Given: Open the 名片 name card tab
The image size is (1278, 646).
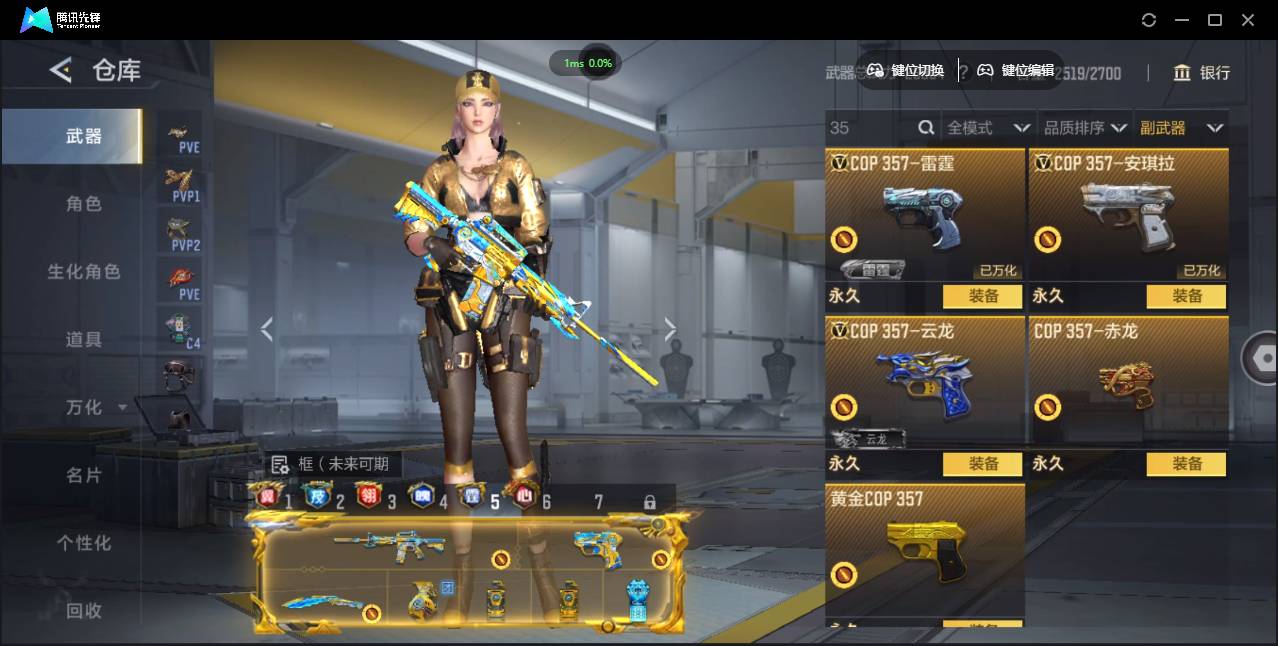Looking at the screenshot, I should 84,475.
